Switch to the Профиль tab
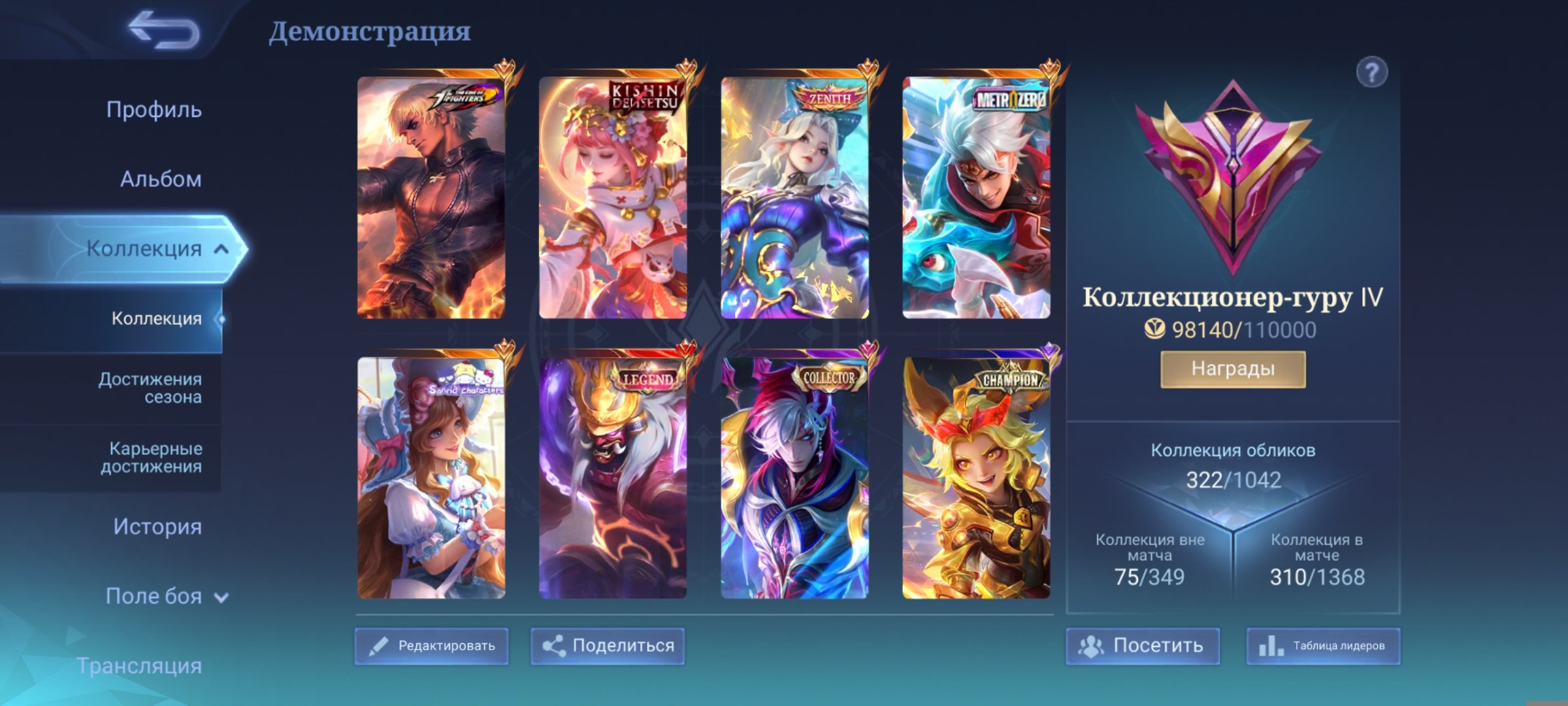The height and width of the screenshot is (706, 1568). click(152, 110)
